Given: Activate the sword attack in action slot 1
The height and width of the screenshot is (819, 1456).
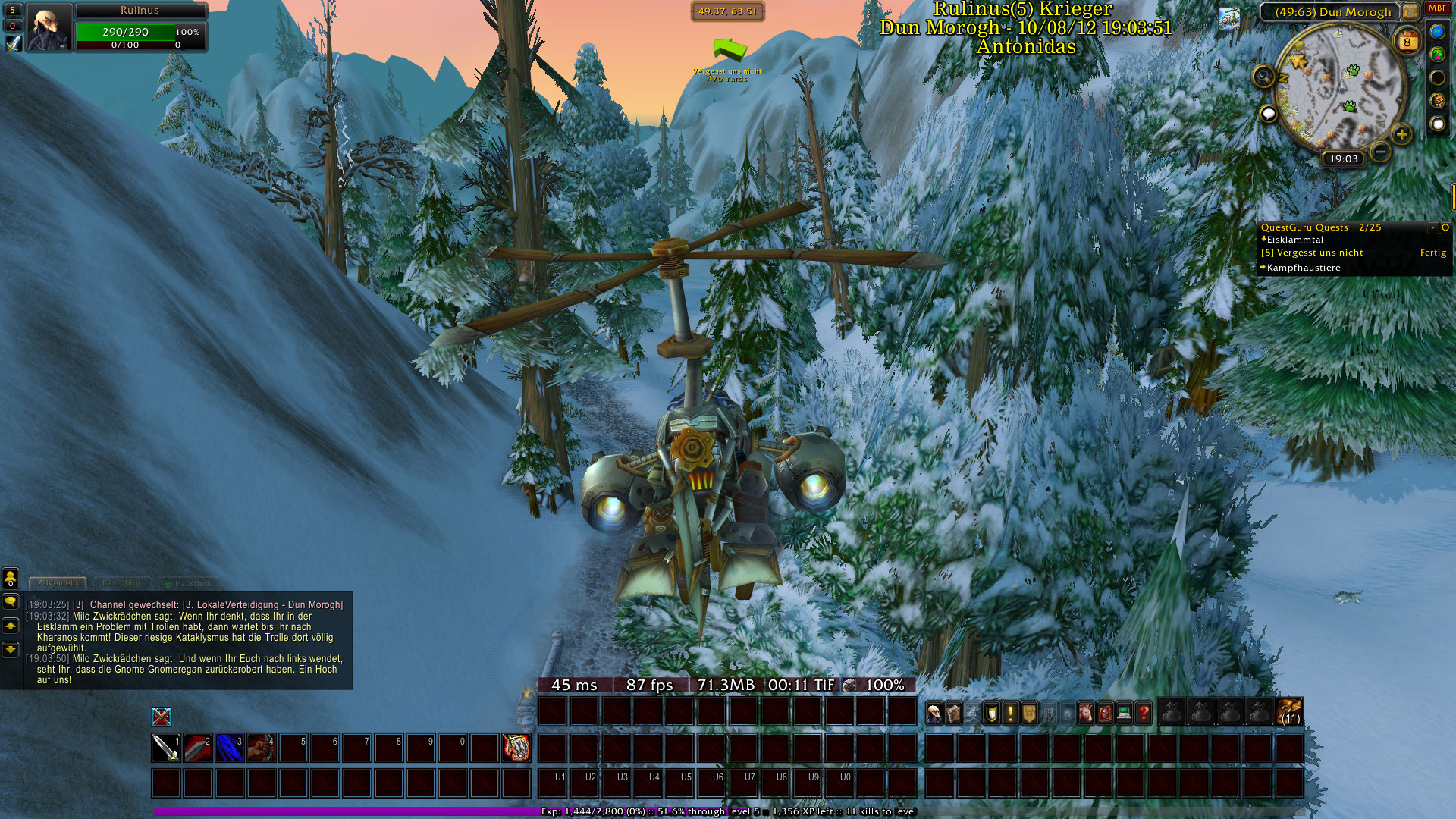Looking at the screenshot, I should coord(166,748).
